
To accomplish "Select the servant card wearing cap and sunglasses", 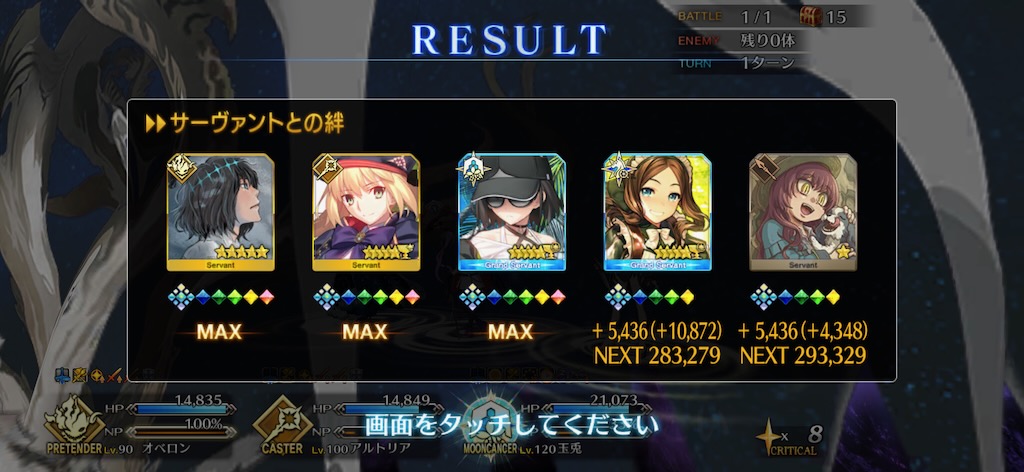I will tap(512, 211).
